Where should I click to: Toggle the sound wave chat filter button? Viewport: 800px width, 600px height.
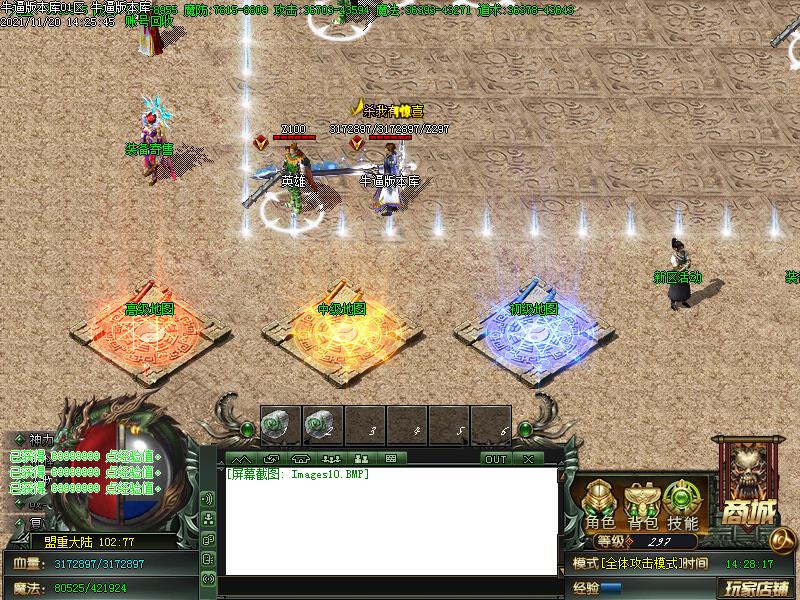click(208, 498)
